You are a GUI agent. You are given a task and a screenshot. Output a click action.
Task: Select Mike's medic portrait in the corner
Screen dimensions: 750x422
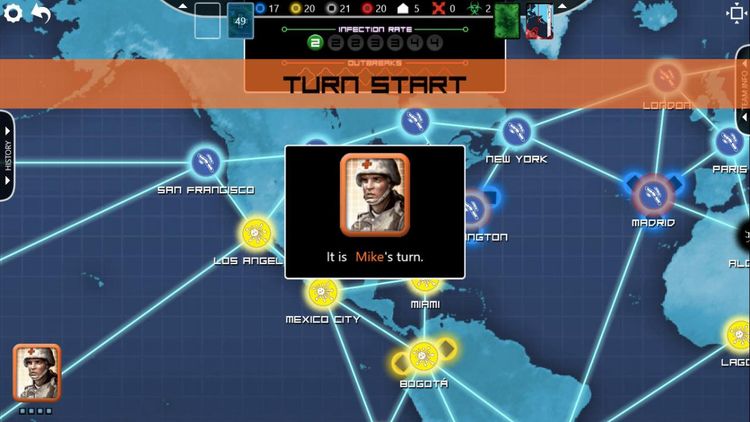(37, 371)
